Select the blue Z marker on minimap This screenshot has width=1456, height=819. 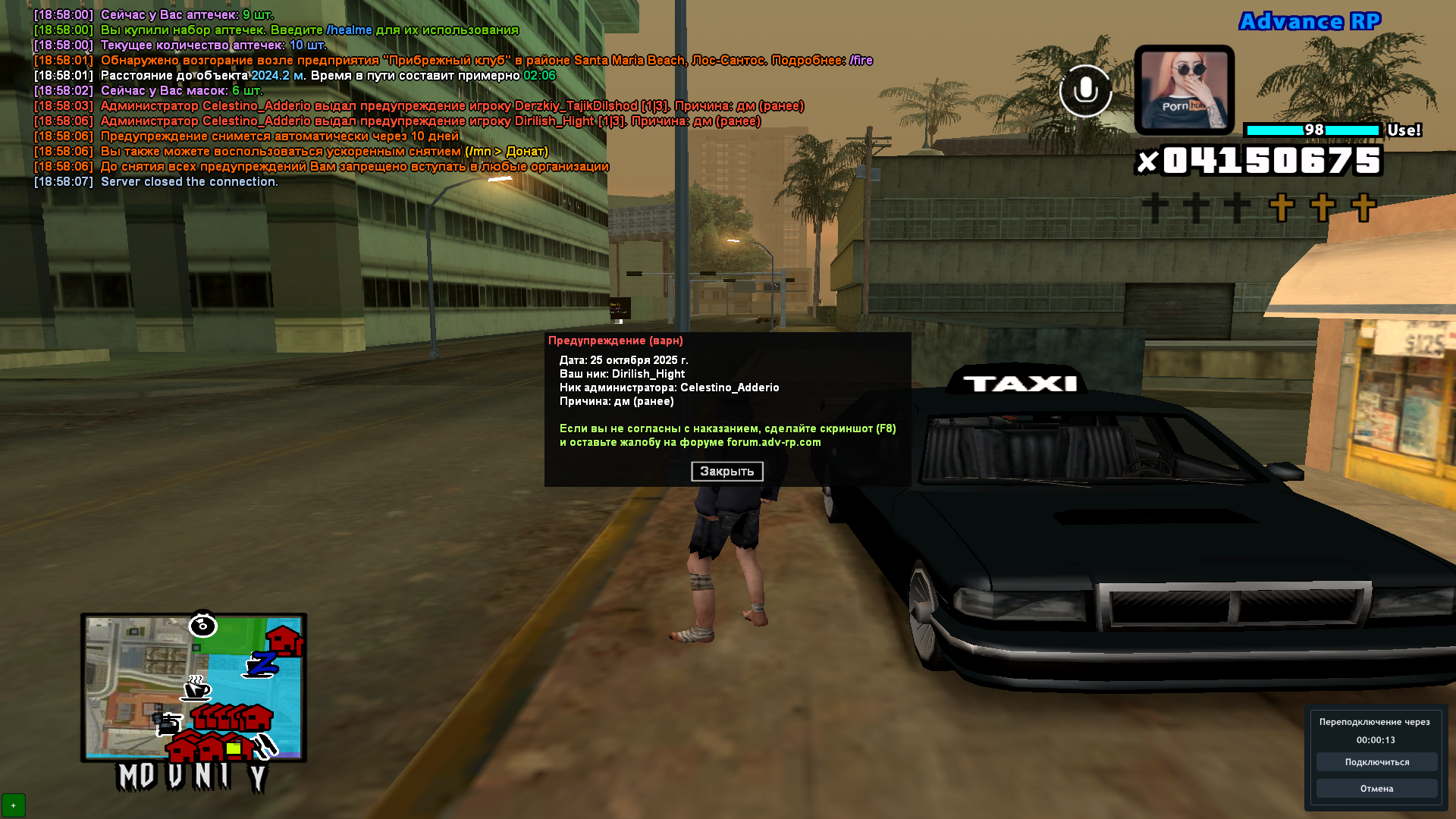[262, 664]
